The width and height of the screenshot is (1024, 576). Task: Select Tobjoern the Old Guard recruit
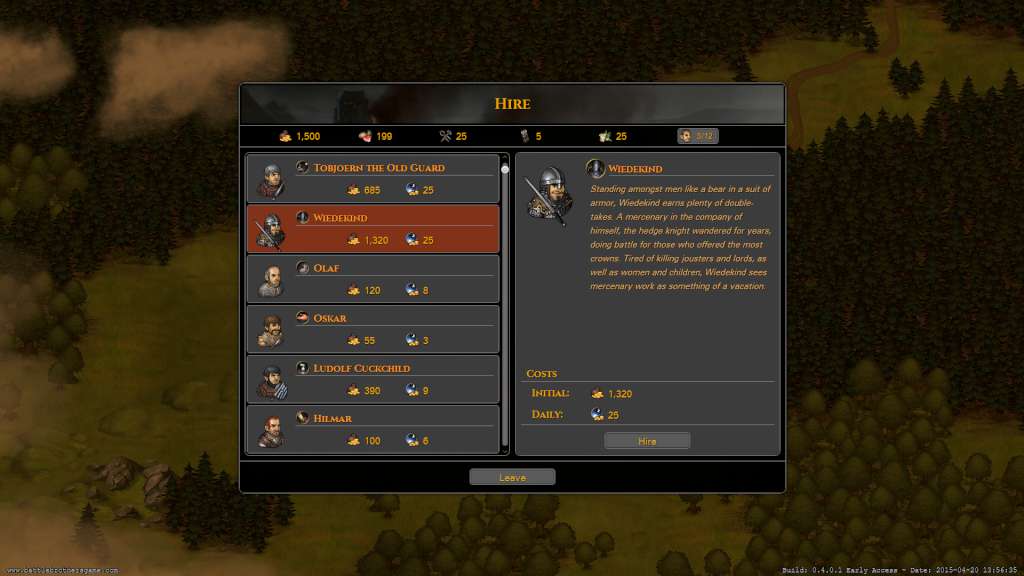pos(373,179)
